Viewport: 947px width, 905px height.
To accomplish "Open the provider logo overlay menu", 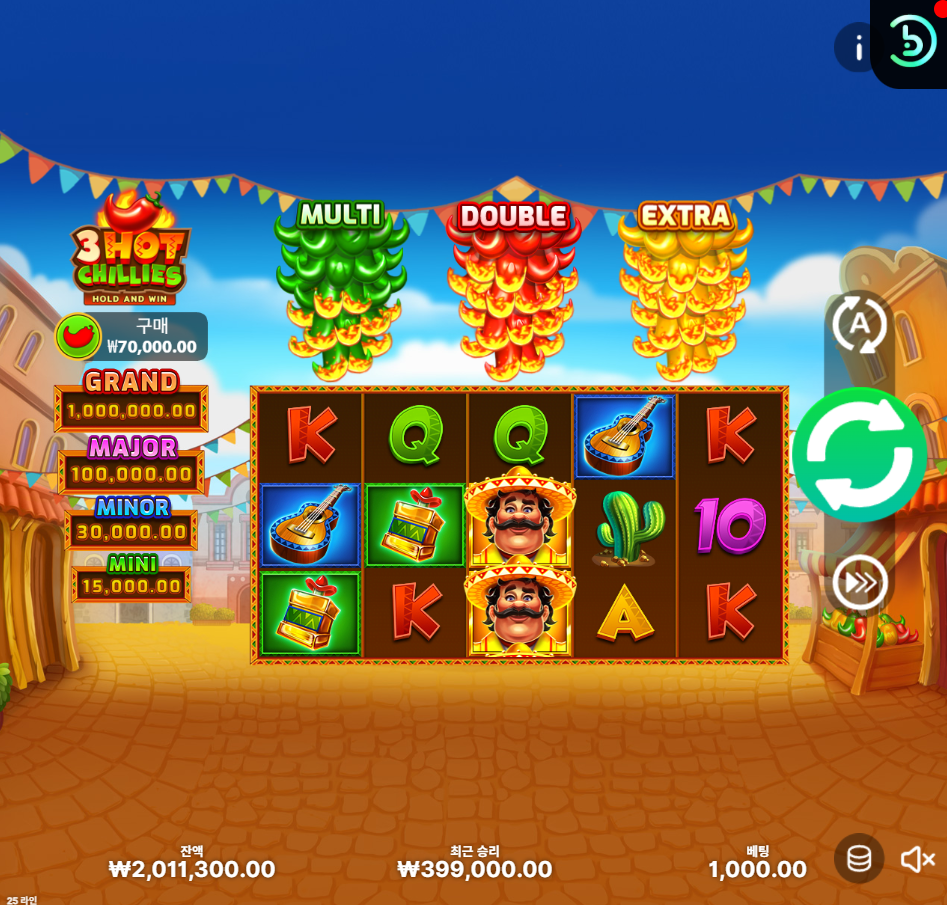I will pyautogui.click(x=912, y=41).
